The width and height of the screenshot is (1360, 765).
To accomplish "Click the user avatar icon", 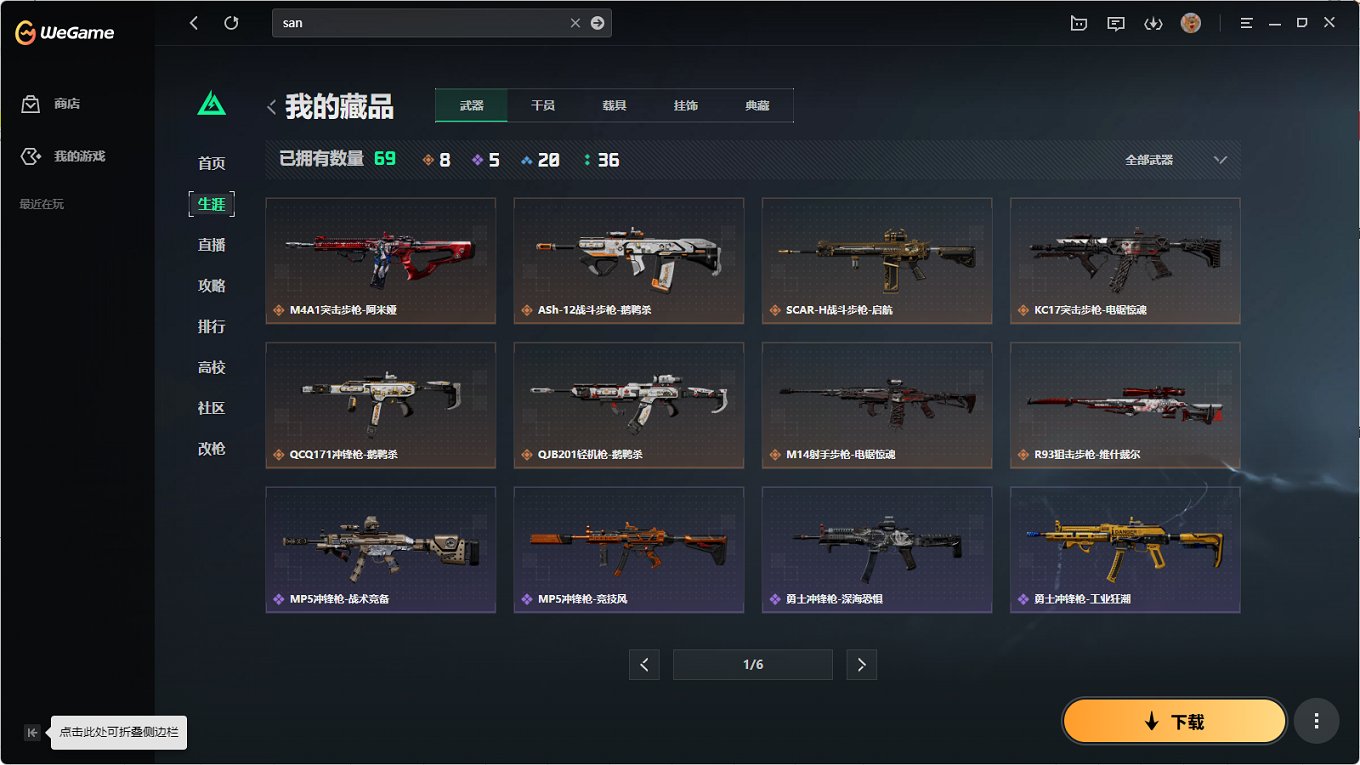I will pos(1190,22).
